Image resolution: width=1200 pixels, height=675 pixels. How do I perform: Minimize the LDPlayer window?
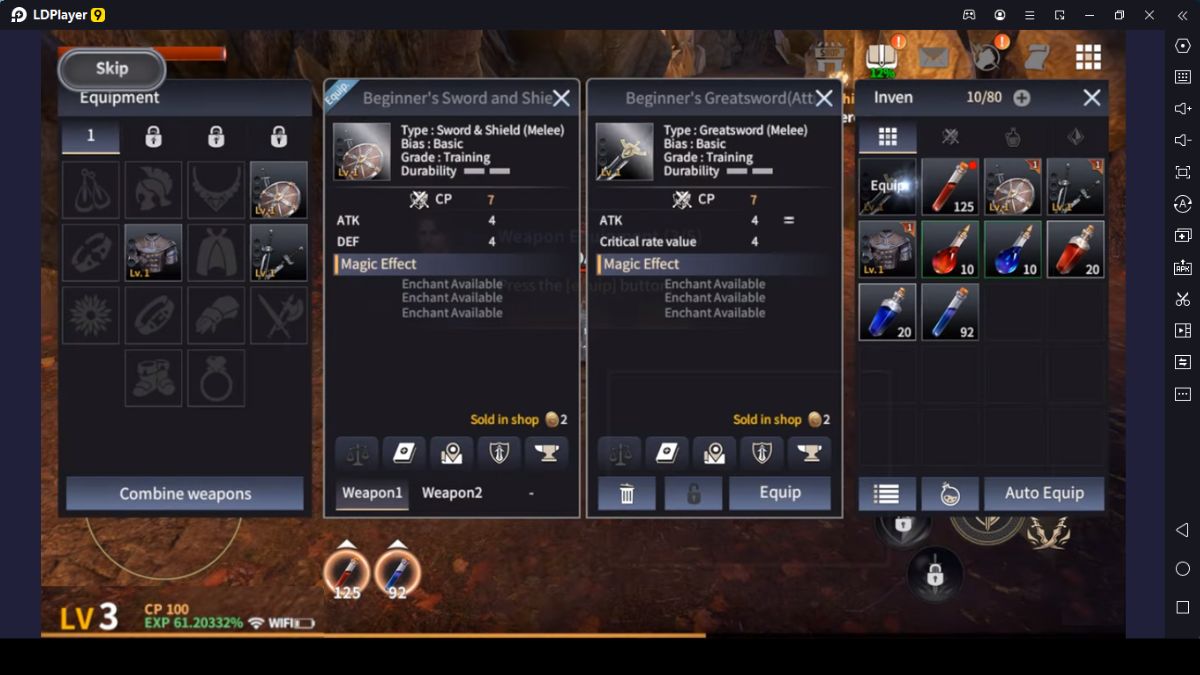point(1089,15)
